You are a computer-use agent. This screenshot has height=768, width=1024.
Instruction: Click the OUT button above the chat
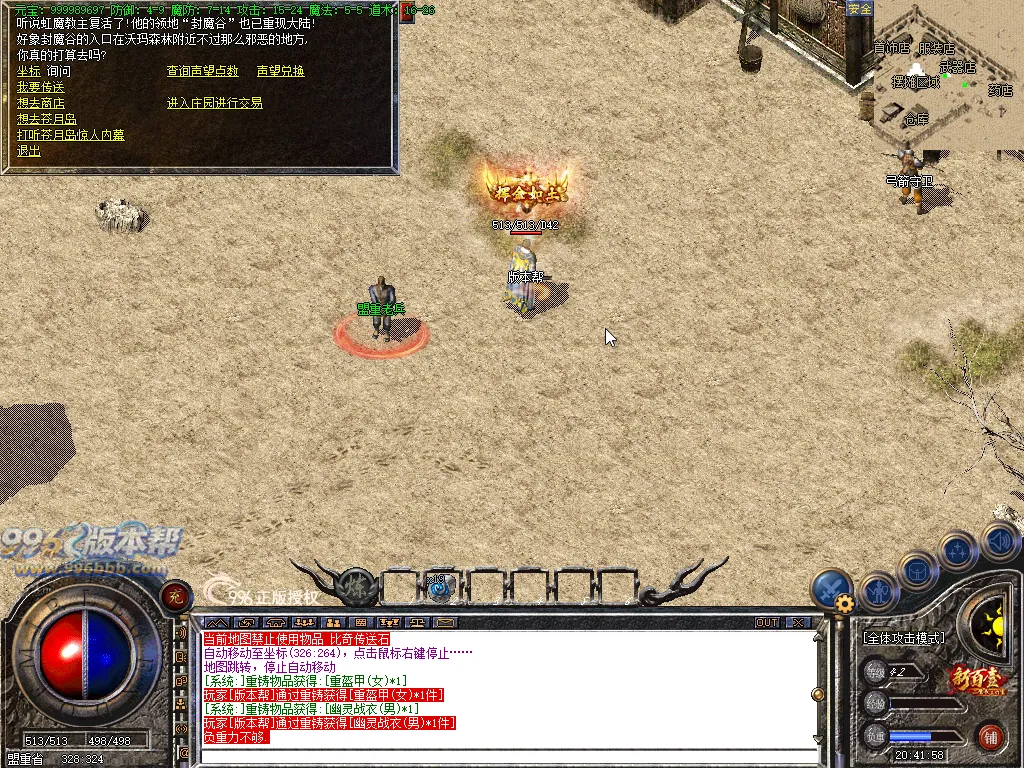tap(767, 622)
